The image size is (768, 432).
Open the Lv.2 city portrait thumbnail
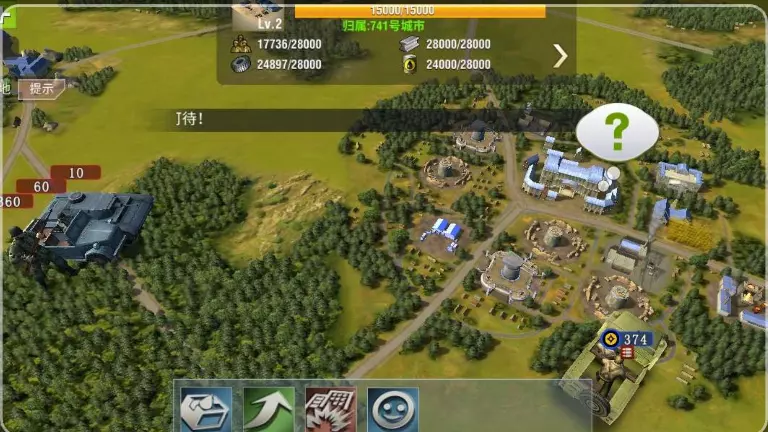[x=257, y=14]
